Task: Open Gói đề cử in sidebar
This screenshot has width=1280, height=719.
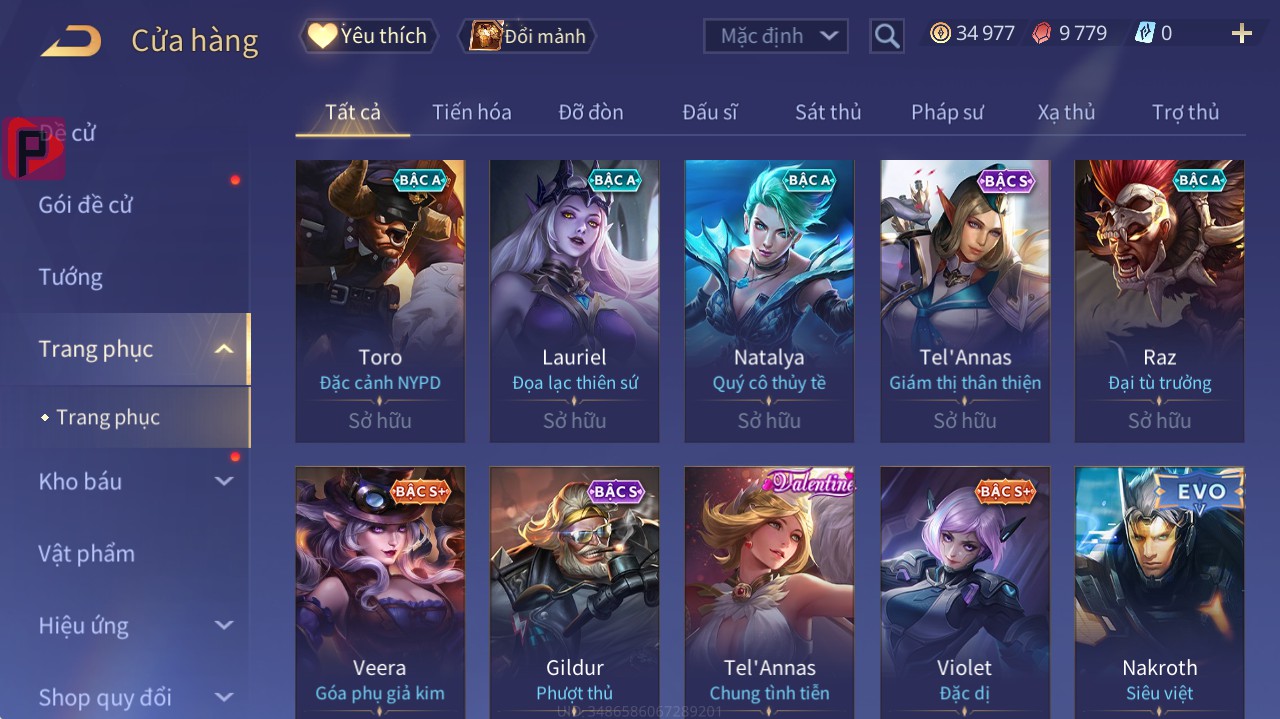Action: [86, 205]
